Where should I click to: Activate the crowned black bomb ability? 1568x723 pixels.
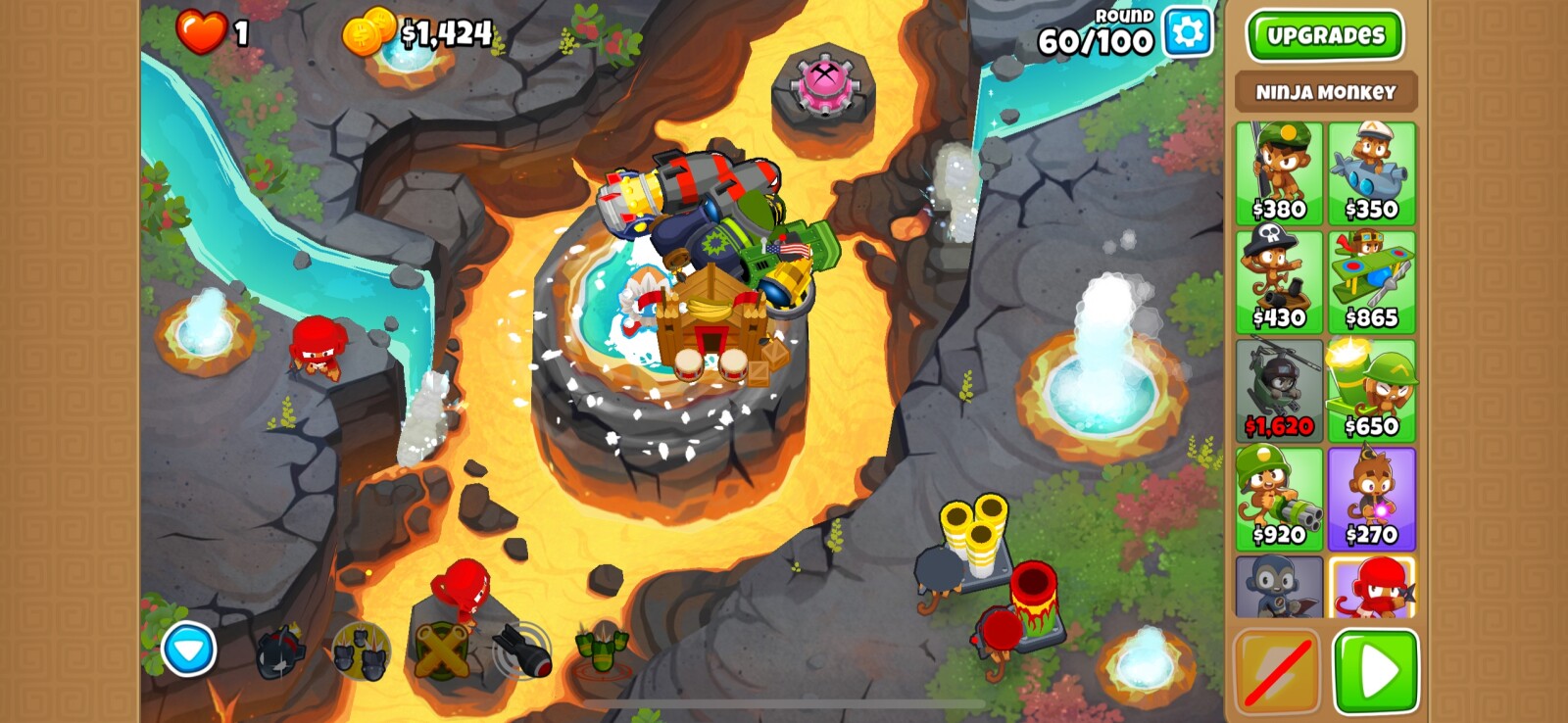(280, 651)
